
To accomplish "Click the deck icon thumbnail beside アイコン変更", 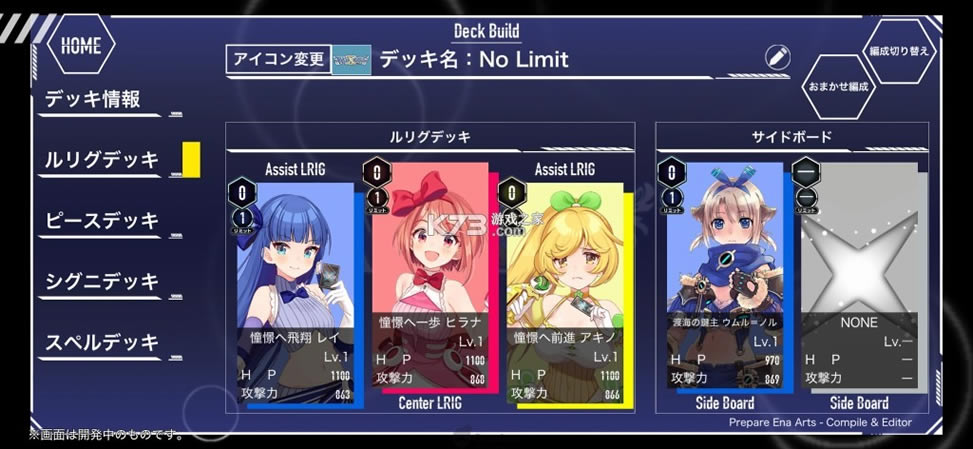I will pyautogui.click(x=351, y=59).
